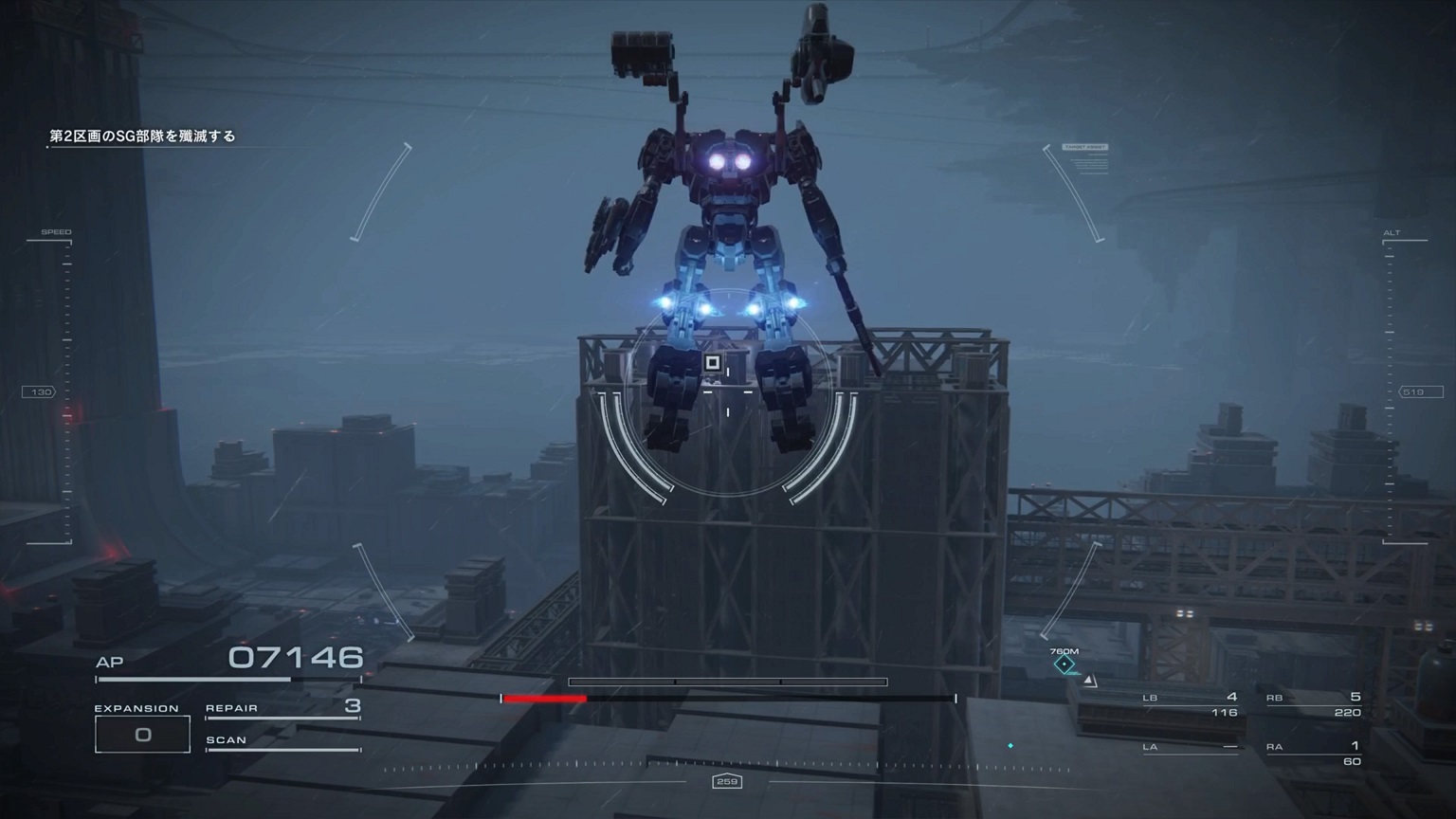Click the speed readout showing 130
1456x819 pixels.
tap(40, 391)
